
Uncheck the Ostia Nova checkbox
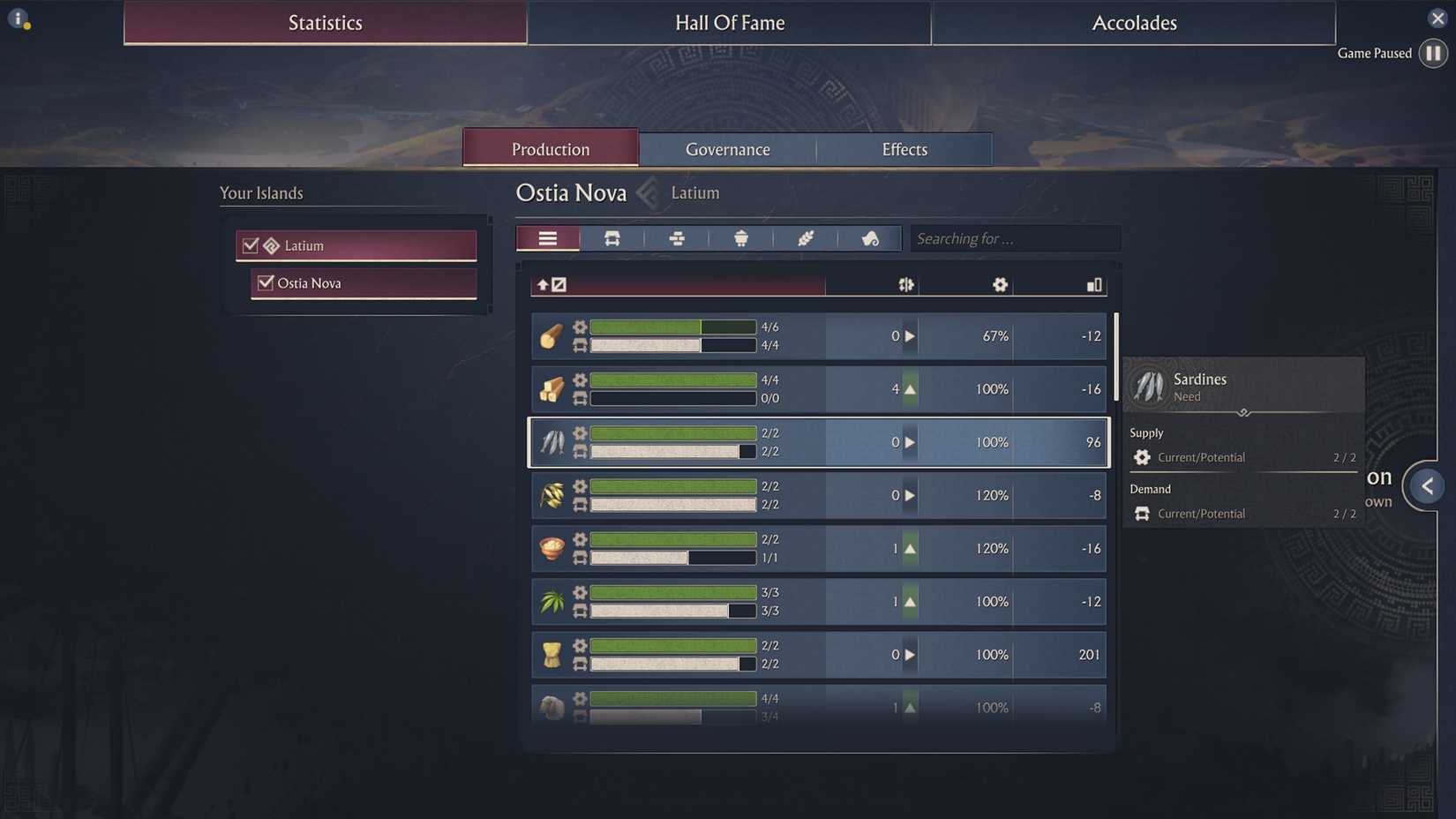[266, 282]
